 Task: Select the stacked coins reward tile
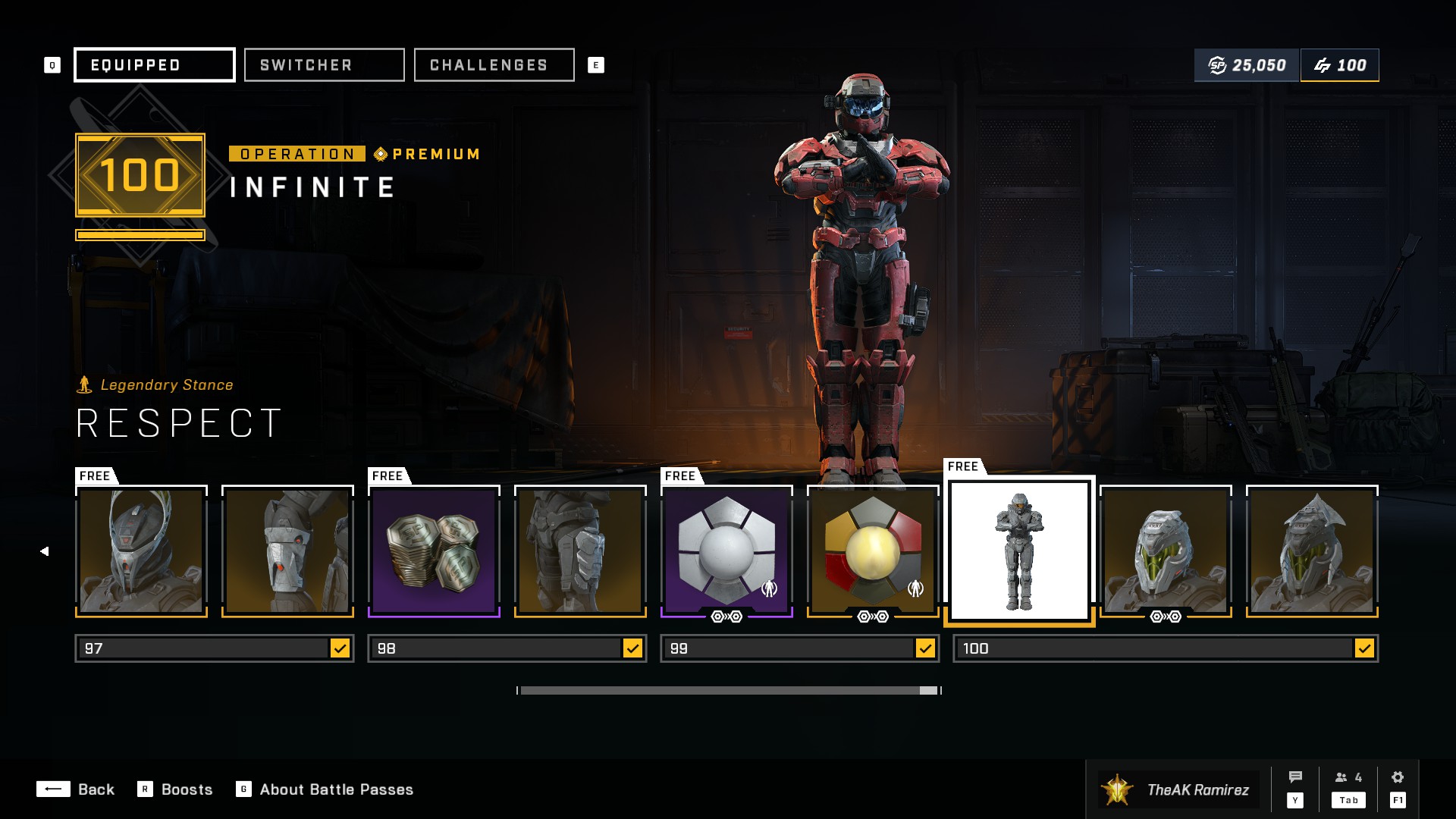click(434, 551)
